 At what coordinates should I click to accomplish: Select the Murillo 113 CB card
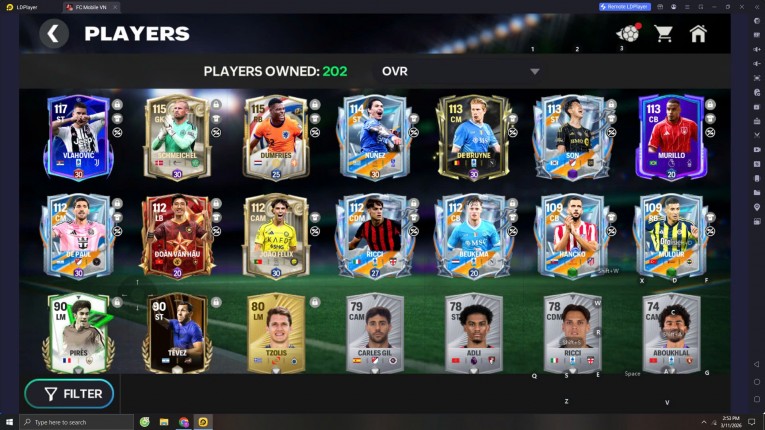[671, 137]
